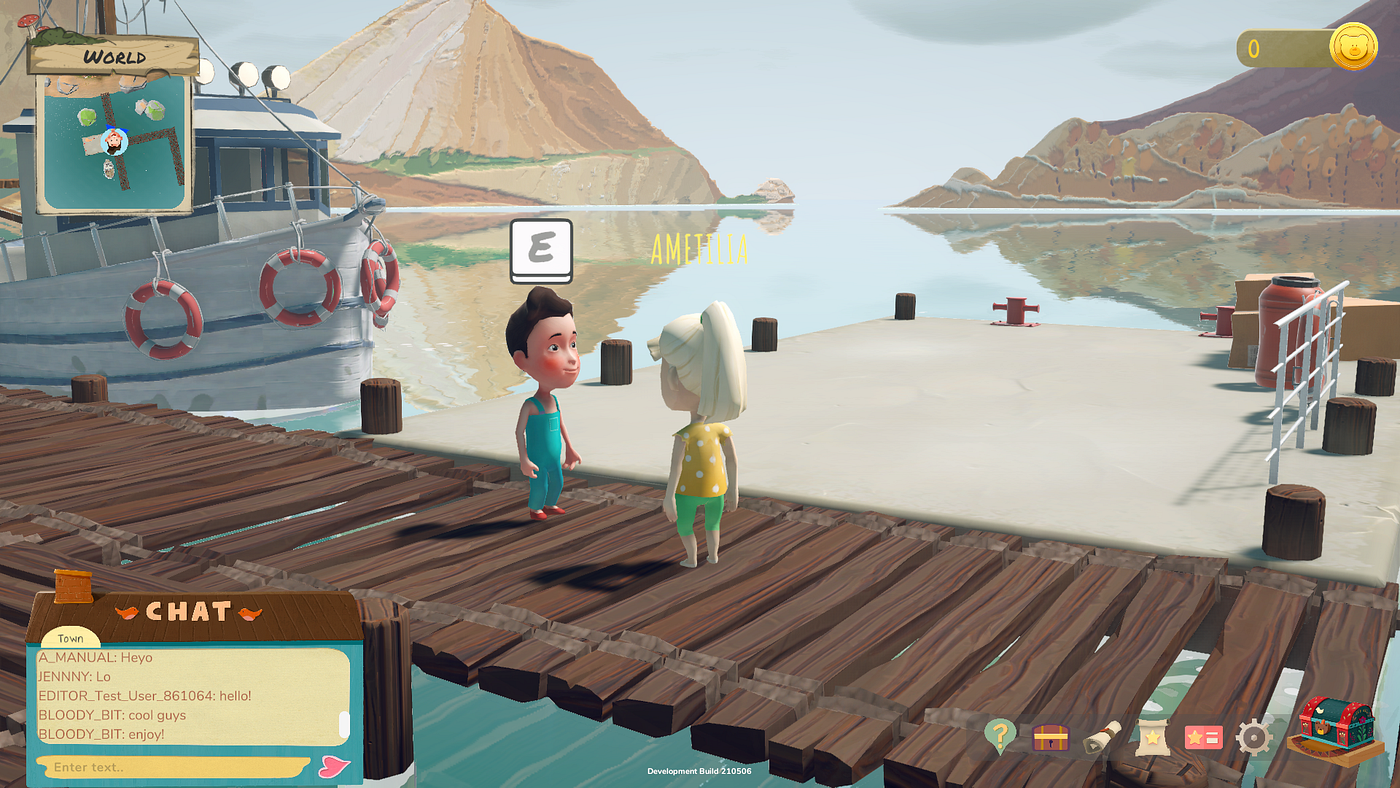Open settings with the gear icon
Viewport: 1400px width, 788px height.
click(x=1253, y=738)
